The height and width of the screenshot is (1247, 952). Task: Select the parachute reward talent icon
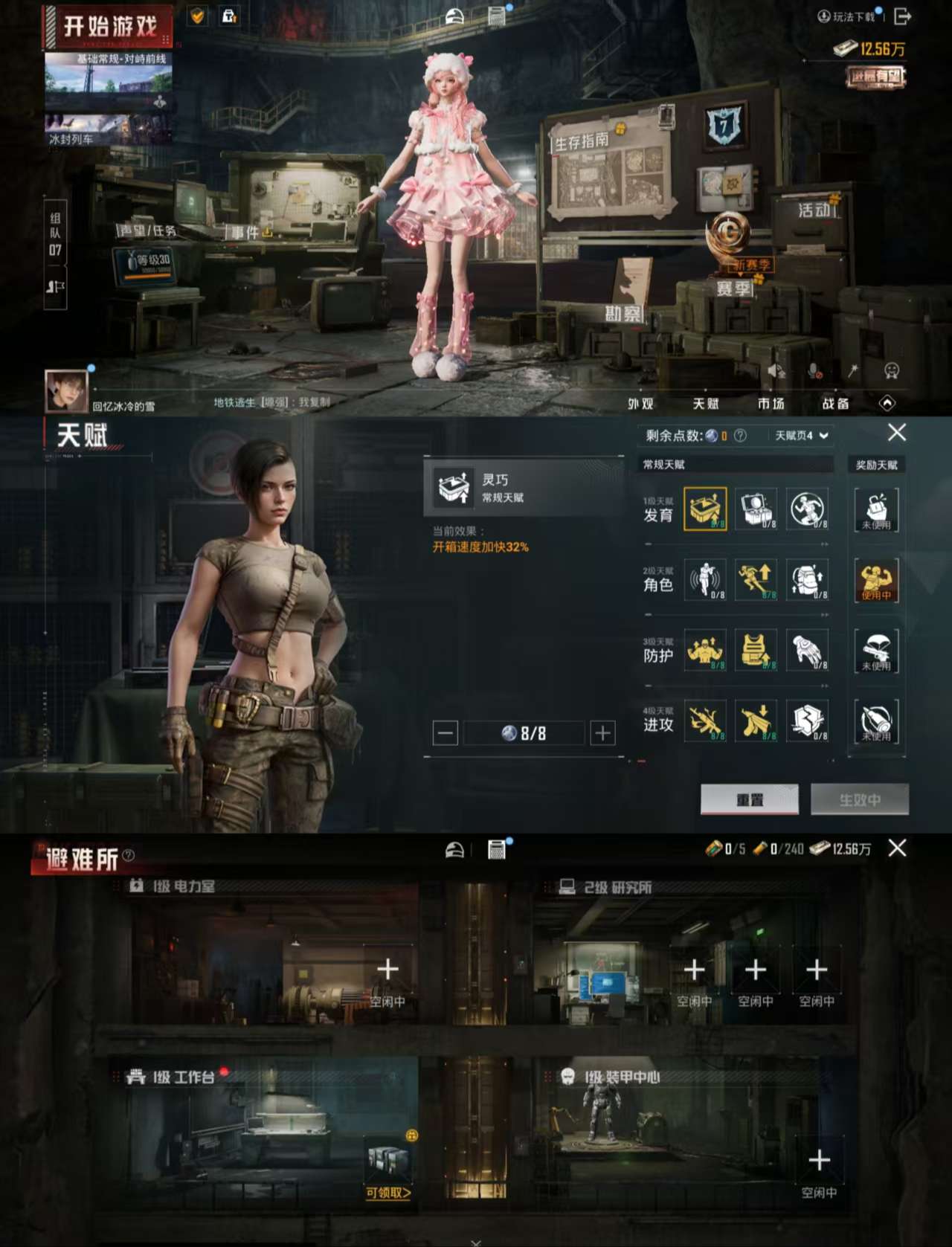(878, 650)
